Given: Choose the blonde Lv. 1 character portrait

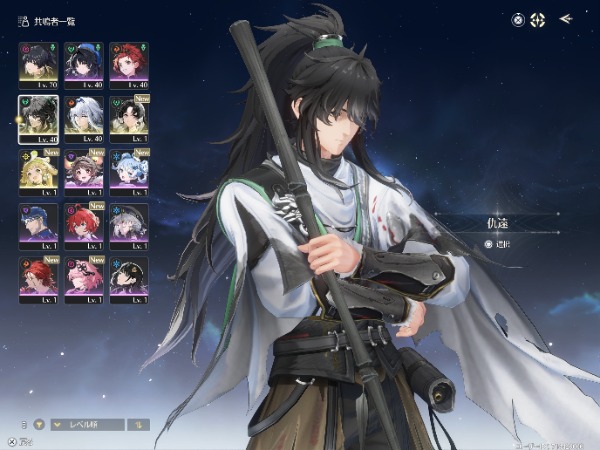Looking at the screenshot, I should 39,171.
